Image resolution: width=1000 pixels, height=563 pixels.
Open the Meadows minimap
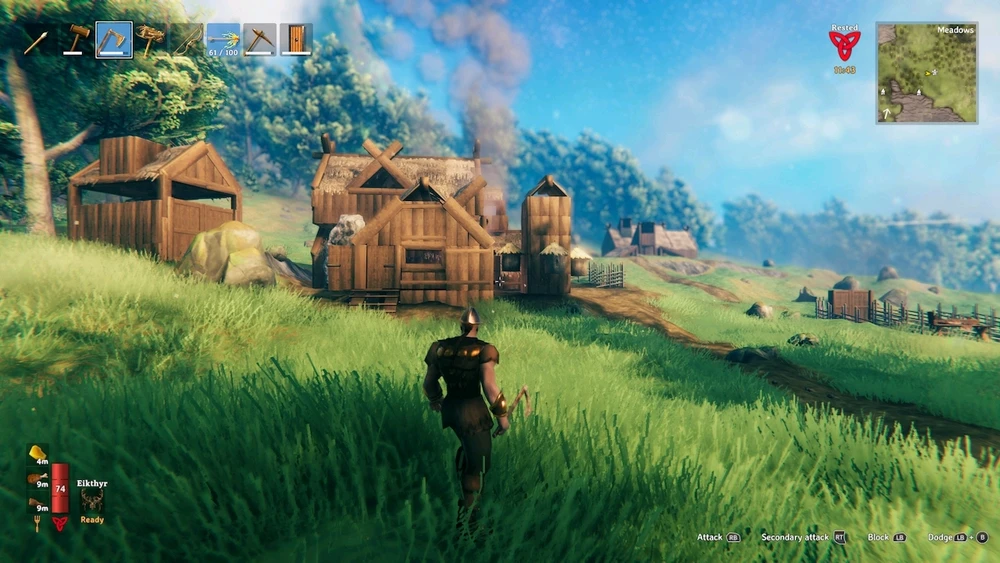click(x=927, y=73)
